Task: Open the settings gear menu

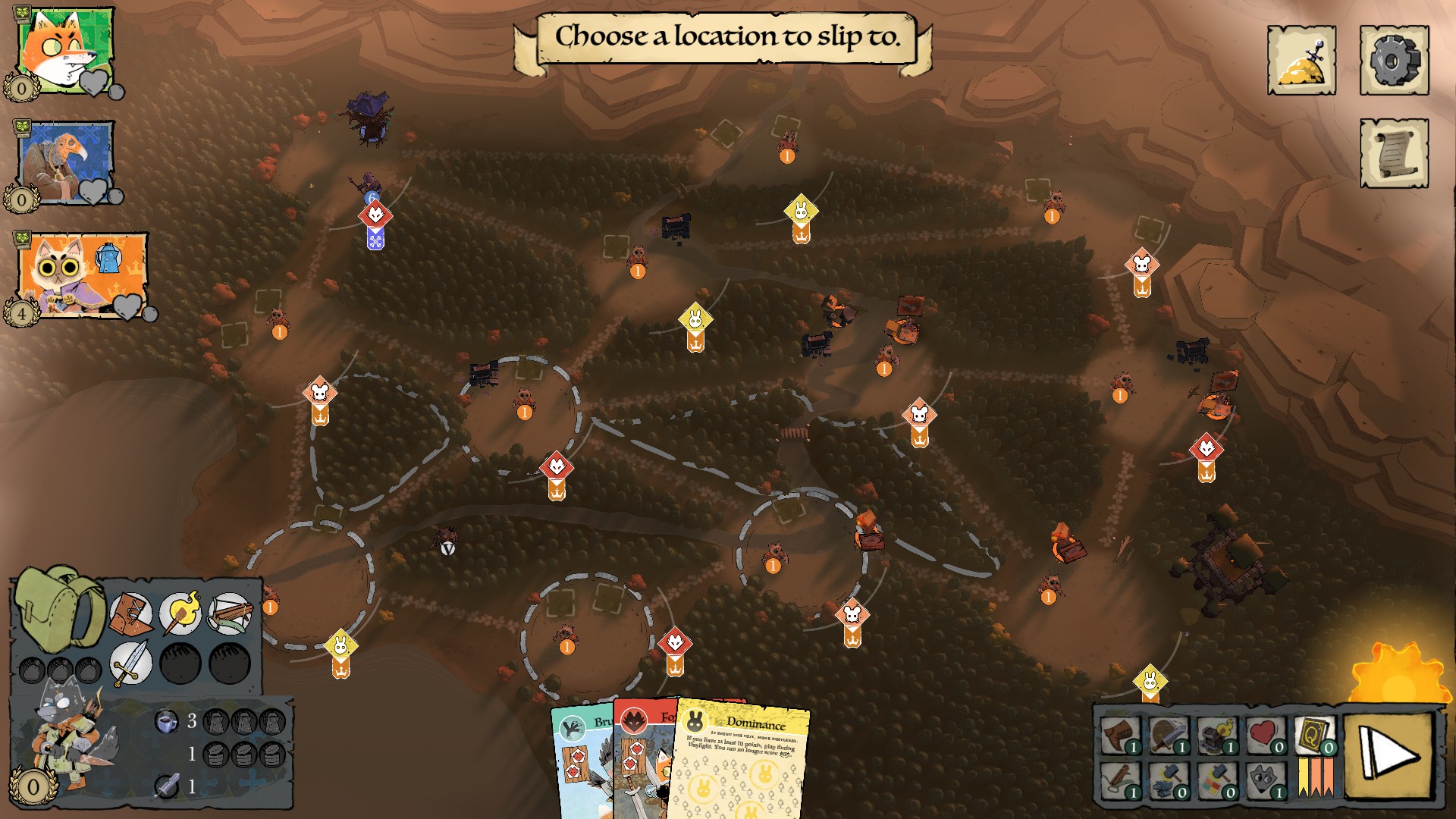Action: tap(1394, 61)
